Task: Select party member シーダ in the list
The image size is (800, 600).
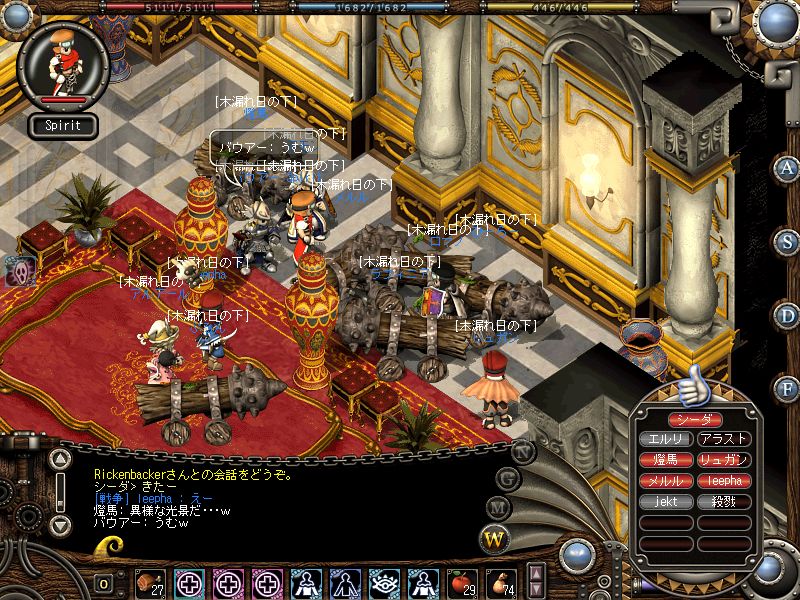Action: tap(696, 419)
